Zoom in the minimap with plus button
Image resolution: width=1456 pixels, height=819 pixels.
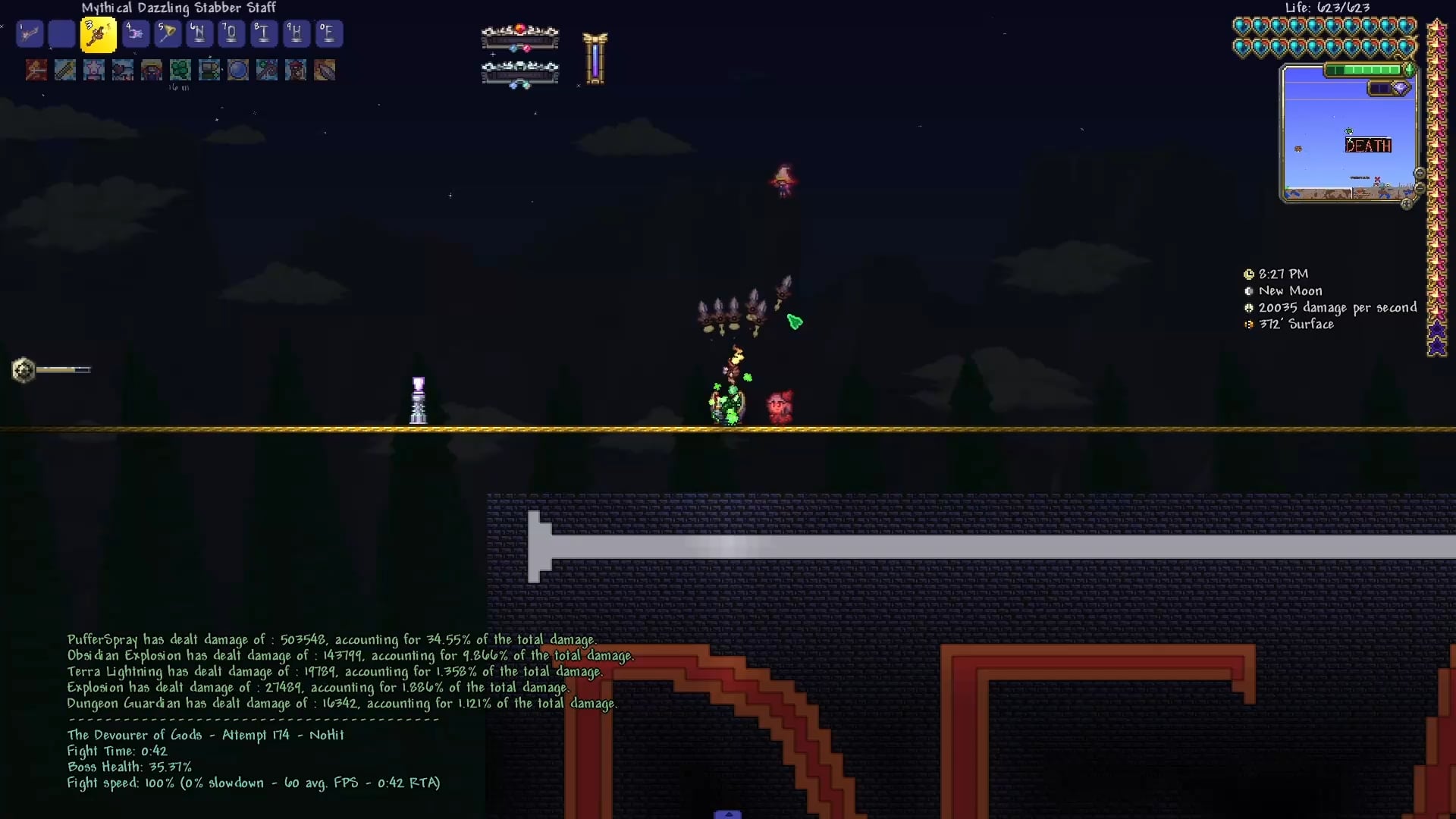[x=1420, y=174]
